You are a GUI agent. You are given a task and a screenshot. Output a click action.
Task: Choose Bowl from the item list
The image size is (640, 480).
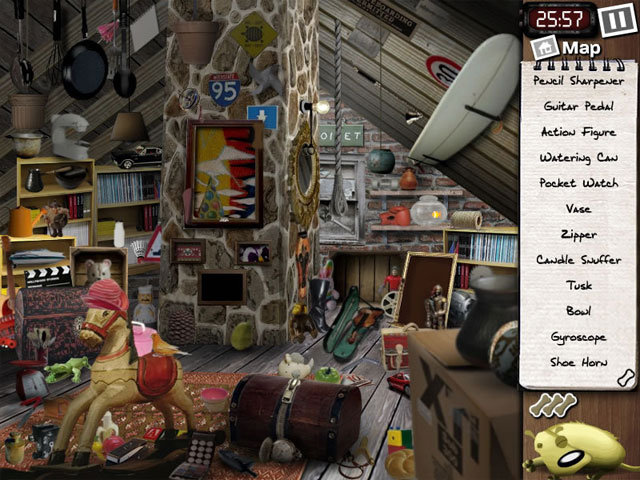[579, 312]
